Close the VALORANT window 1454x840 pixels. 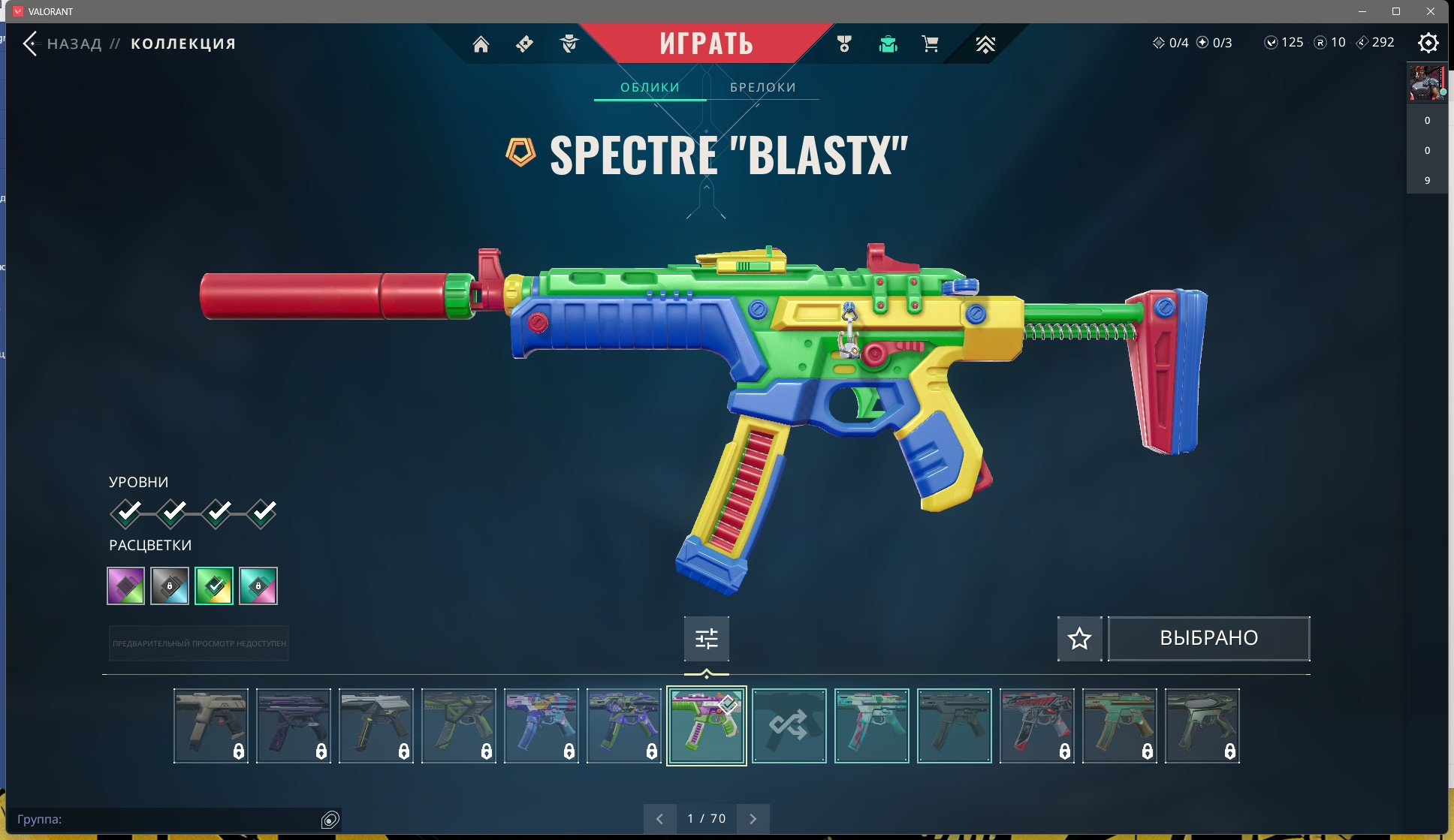point(1430,11)
